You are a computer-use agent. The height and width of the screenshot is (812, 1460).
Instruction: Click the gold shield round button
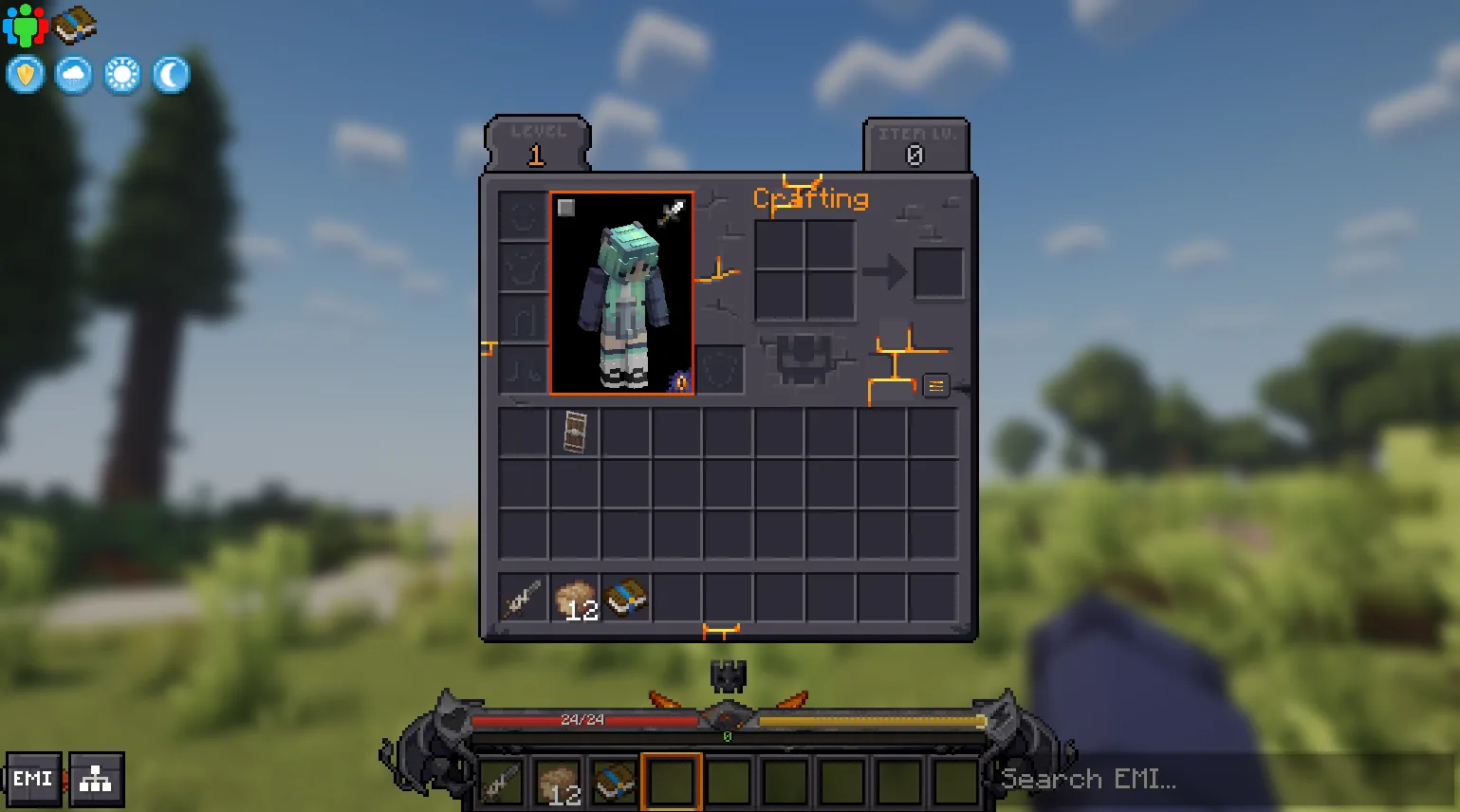pos(26,75)
